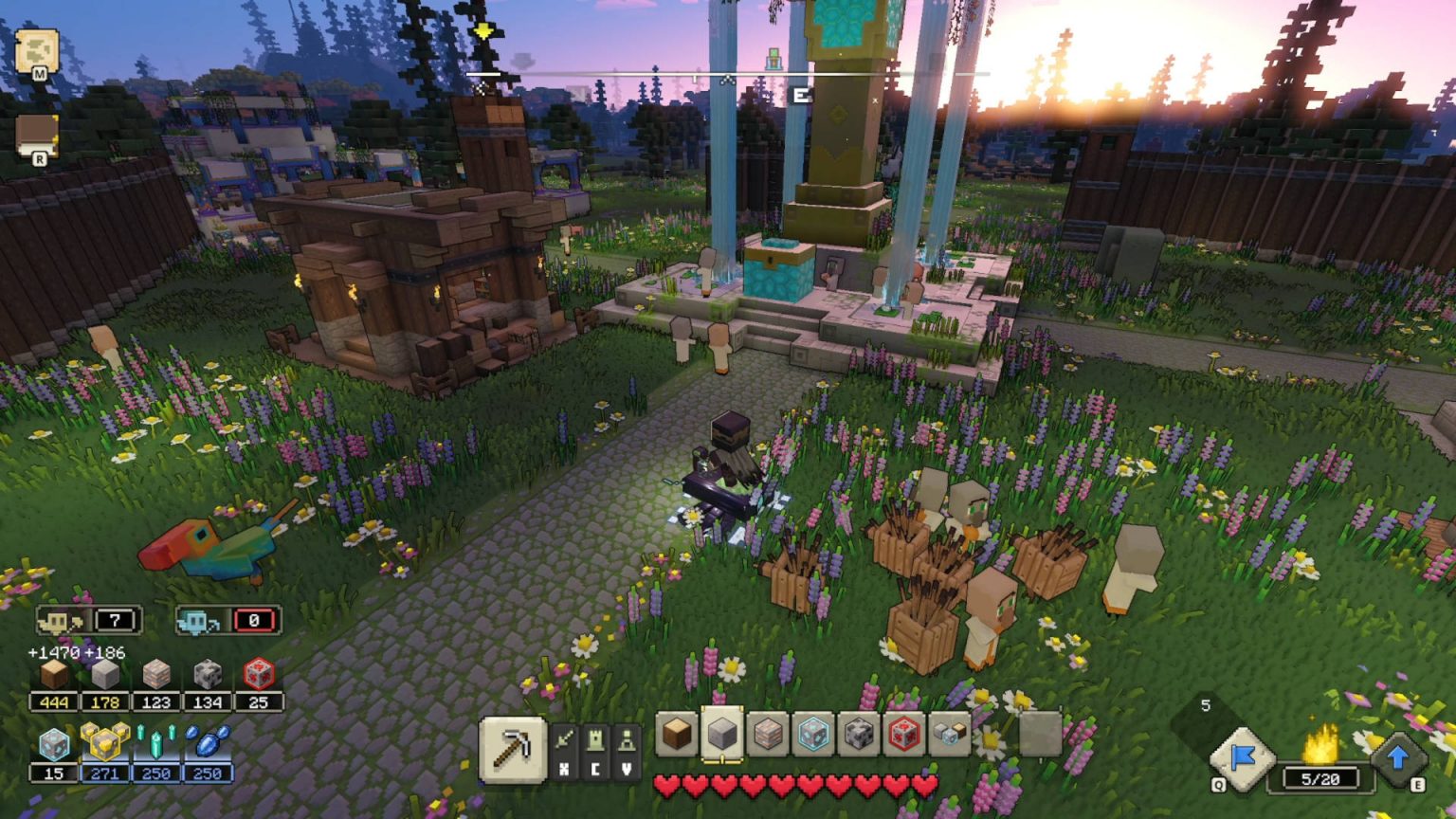Click the prismarine resource counter showing 15
This screenshot has width=1456, height=819.
coord(53,773)
